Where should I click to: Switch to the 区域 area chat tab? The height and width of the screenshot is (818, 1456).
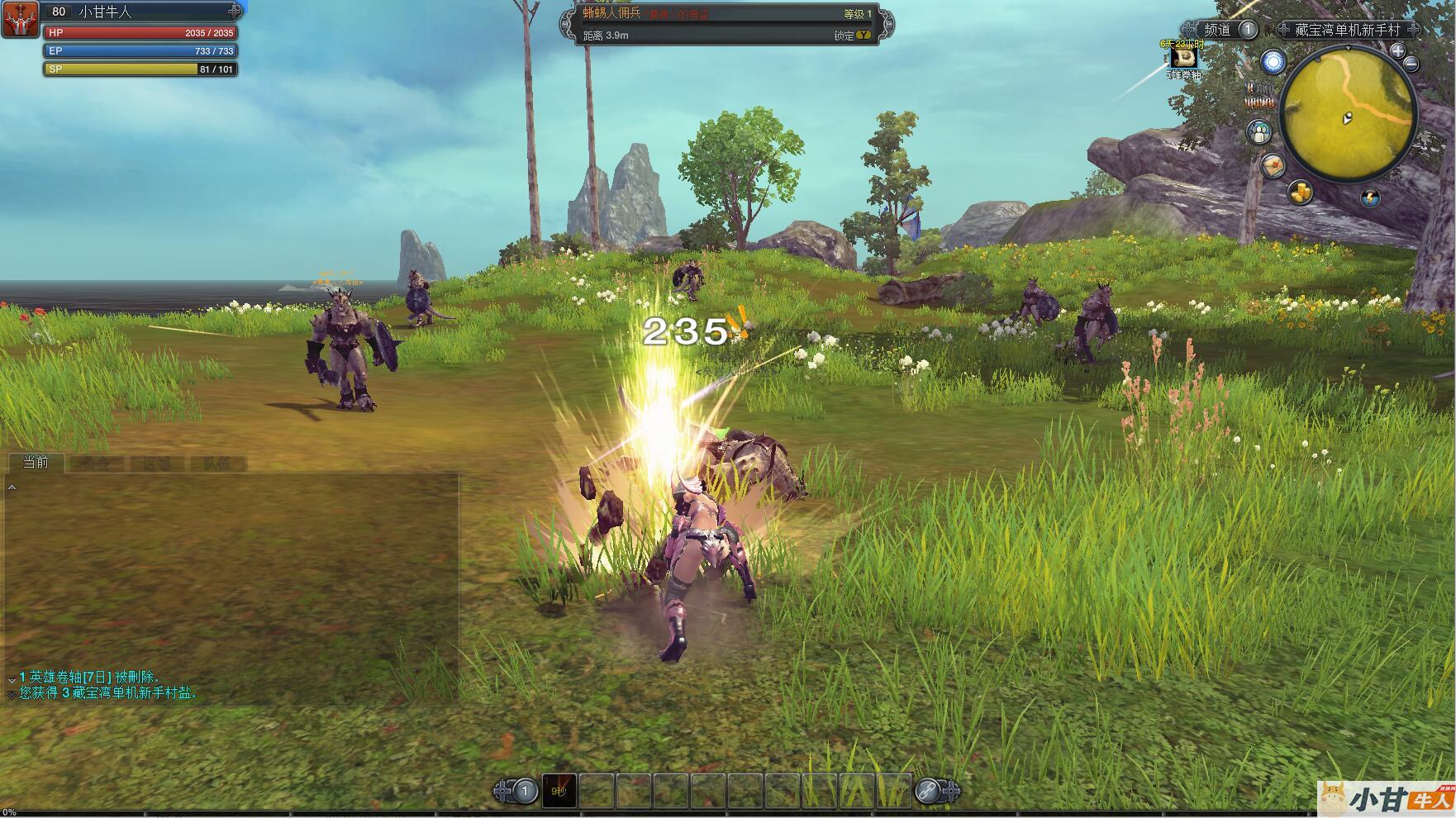click(x=156, y=464)
